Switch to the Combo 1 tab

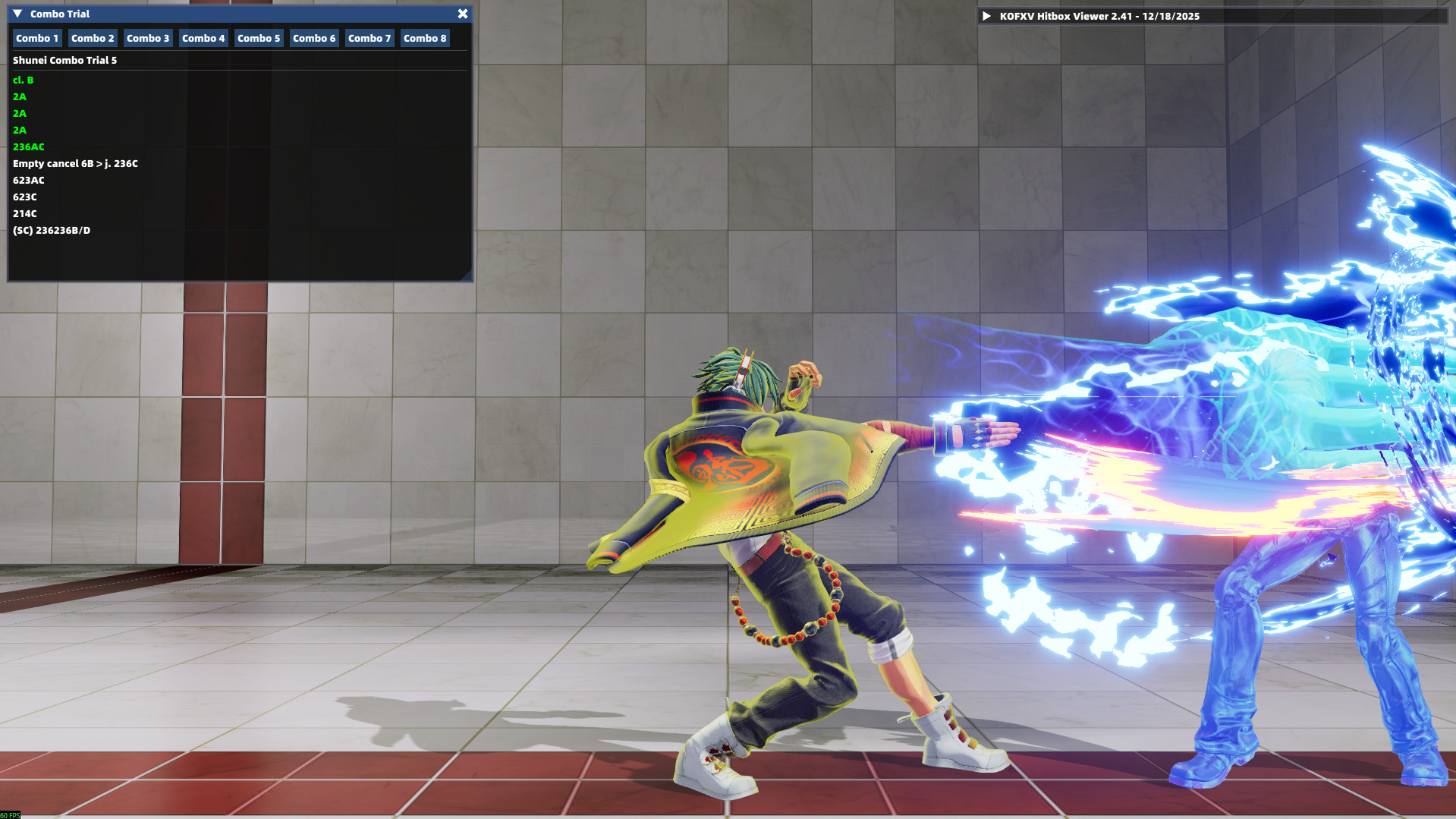[x=36, y=38]
